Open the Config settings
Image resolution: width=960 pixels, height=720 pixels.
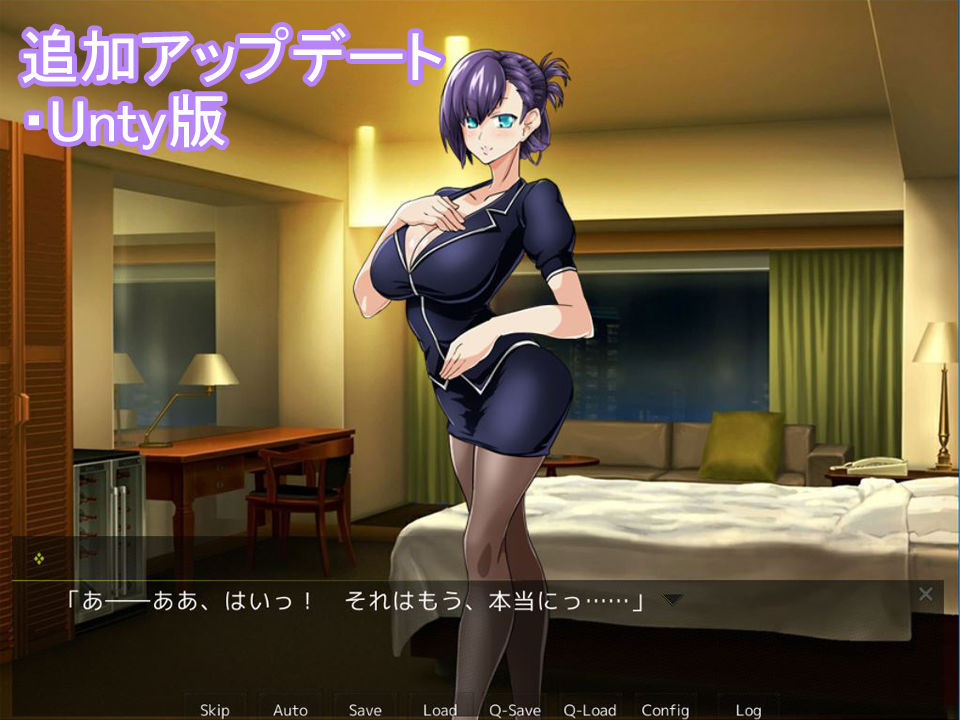665,709
